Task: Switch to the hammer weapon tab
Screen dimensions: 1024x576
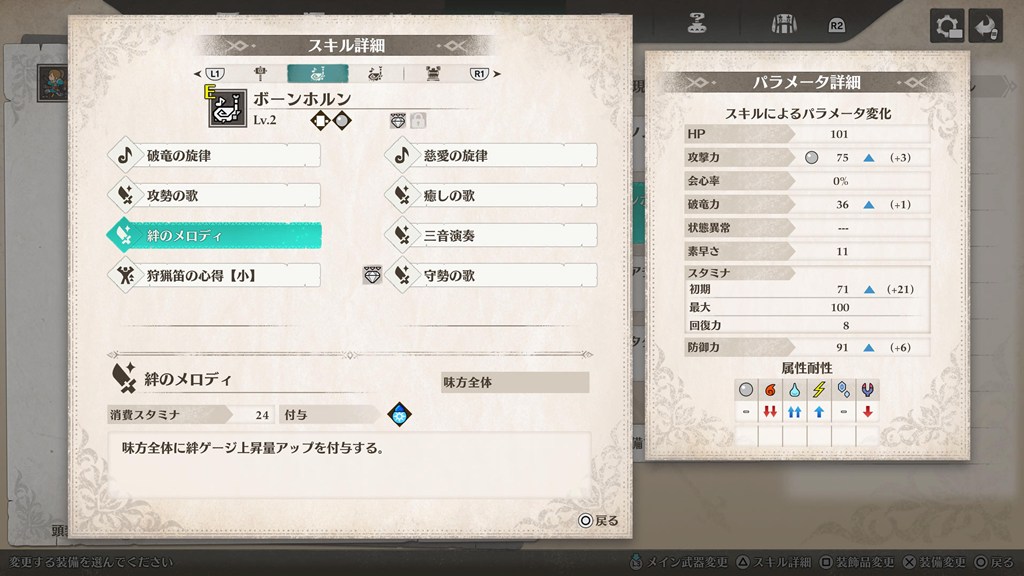Action: (x=261, y=73)
